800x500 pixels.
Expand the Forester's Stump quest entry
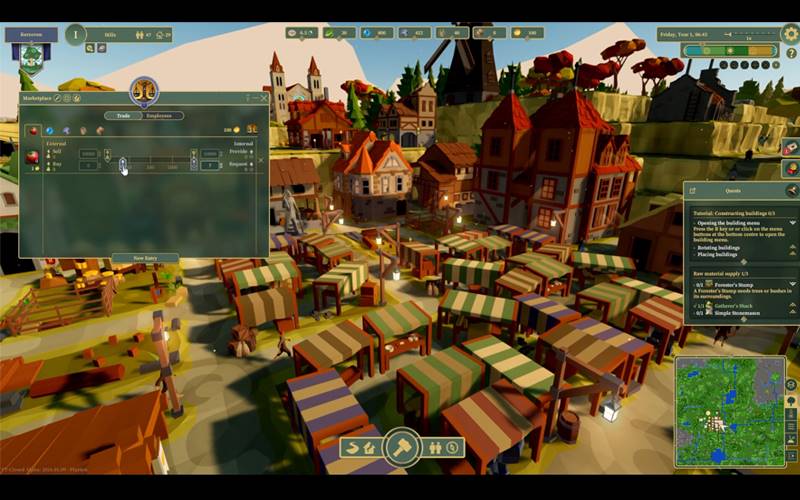[x=793, y=284]
